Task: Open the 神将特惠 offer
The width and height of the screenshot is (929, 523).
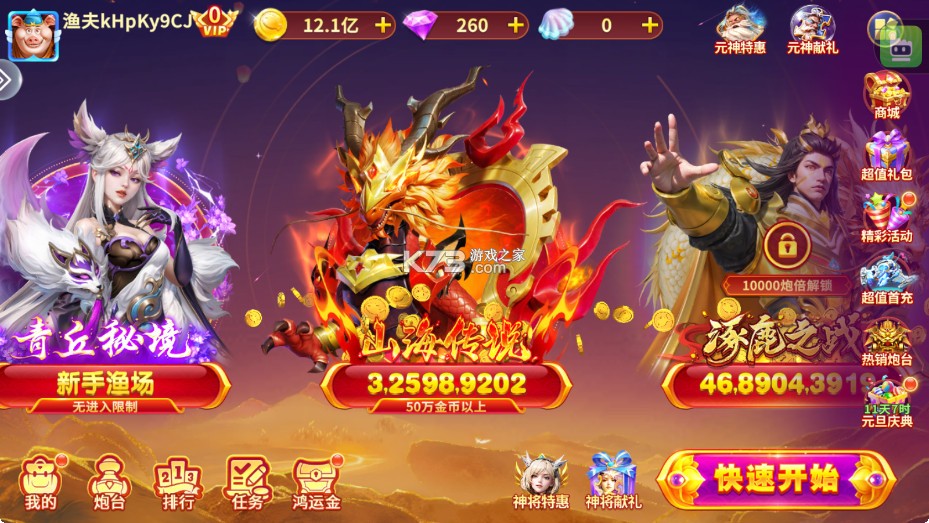Action: (x=540, y=480)
